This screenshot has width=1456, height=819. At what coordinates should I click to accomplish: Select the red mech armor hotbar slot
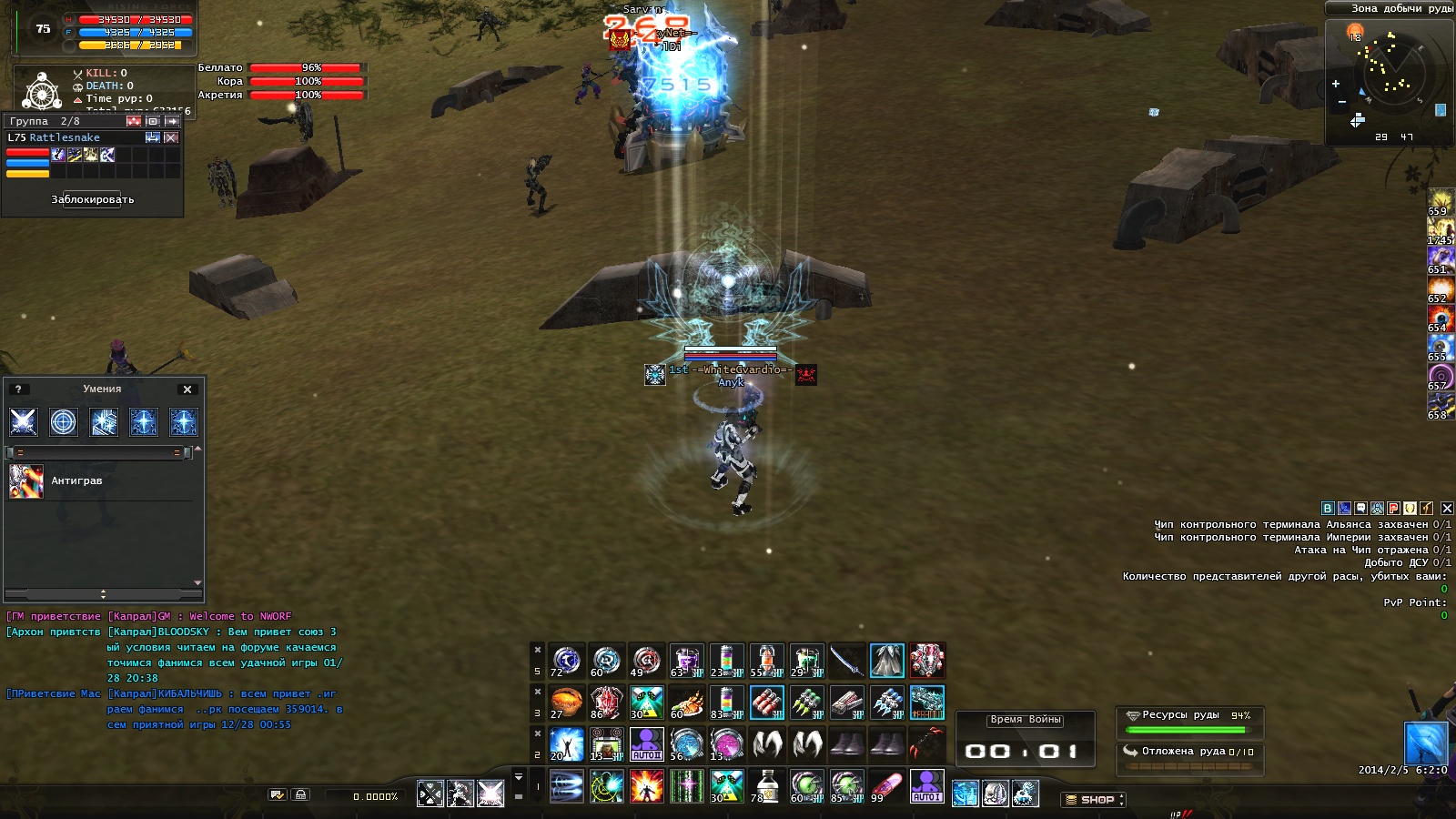[x=926, y=661]
